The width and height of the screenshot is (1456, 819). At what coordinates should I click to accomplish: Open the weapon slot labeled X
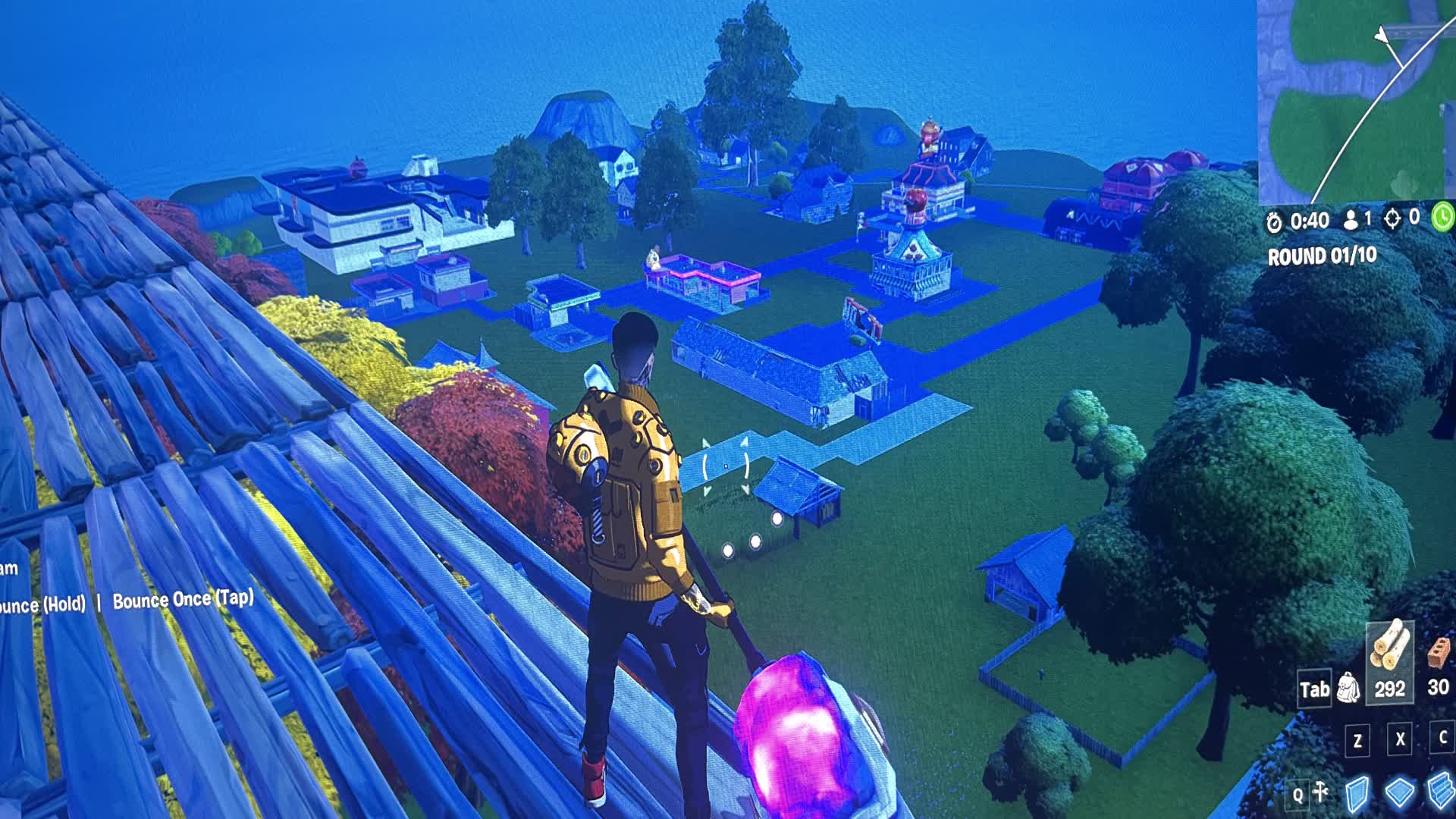[1398, 741]
